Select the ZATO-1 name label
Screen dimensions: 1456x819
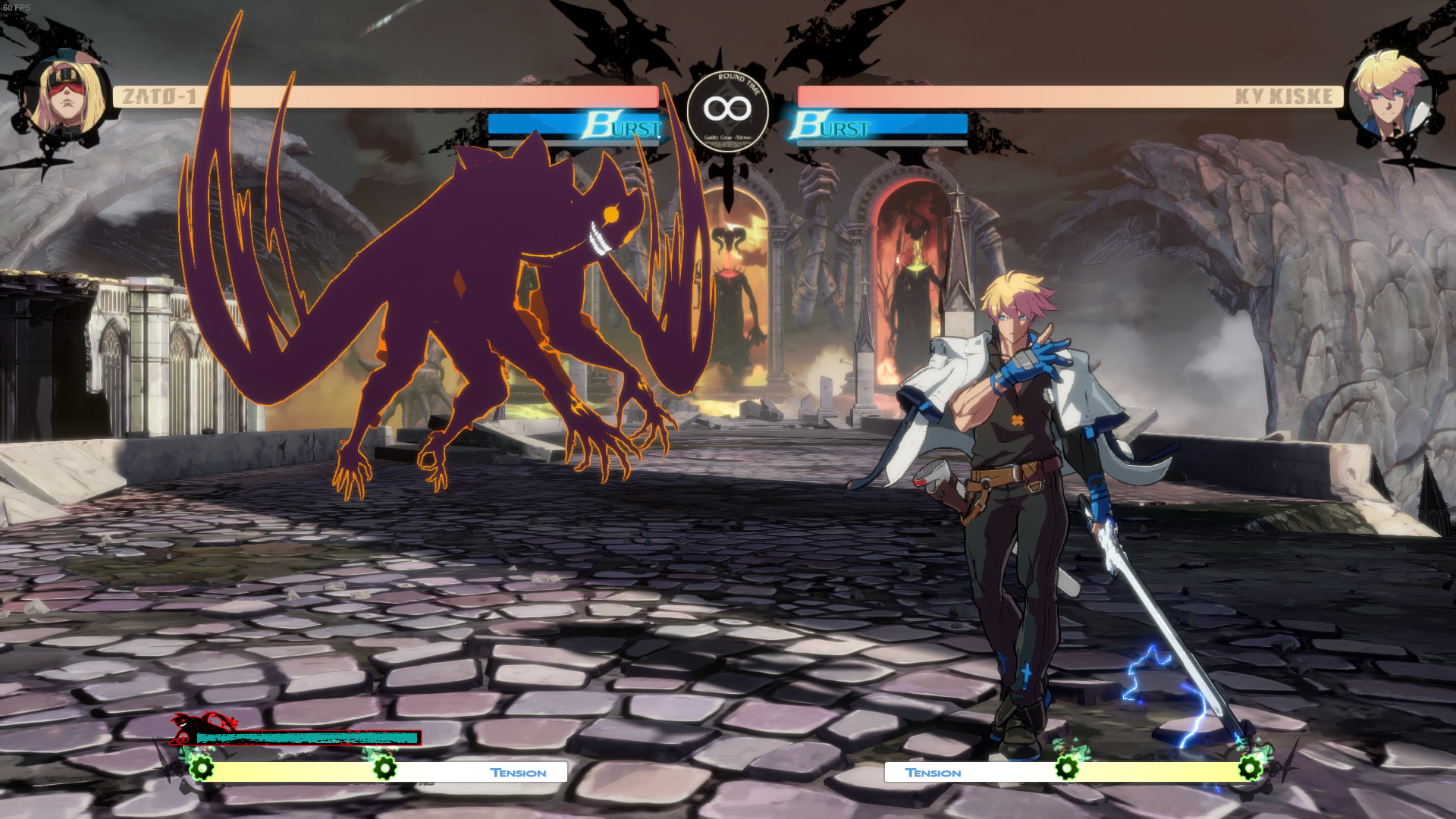[158, 96]
